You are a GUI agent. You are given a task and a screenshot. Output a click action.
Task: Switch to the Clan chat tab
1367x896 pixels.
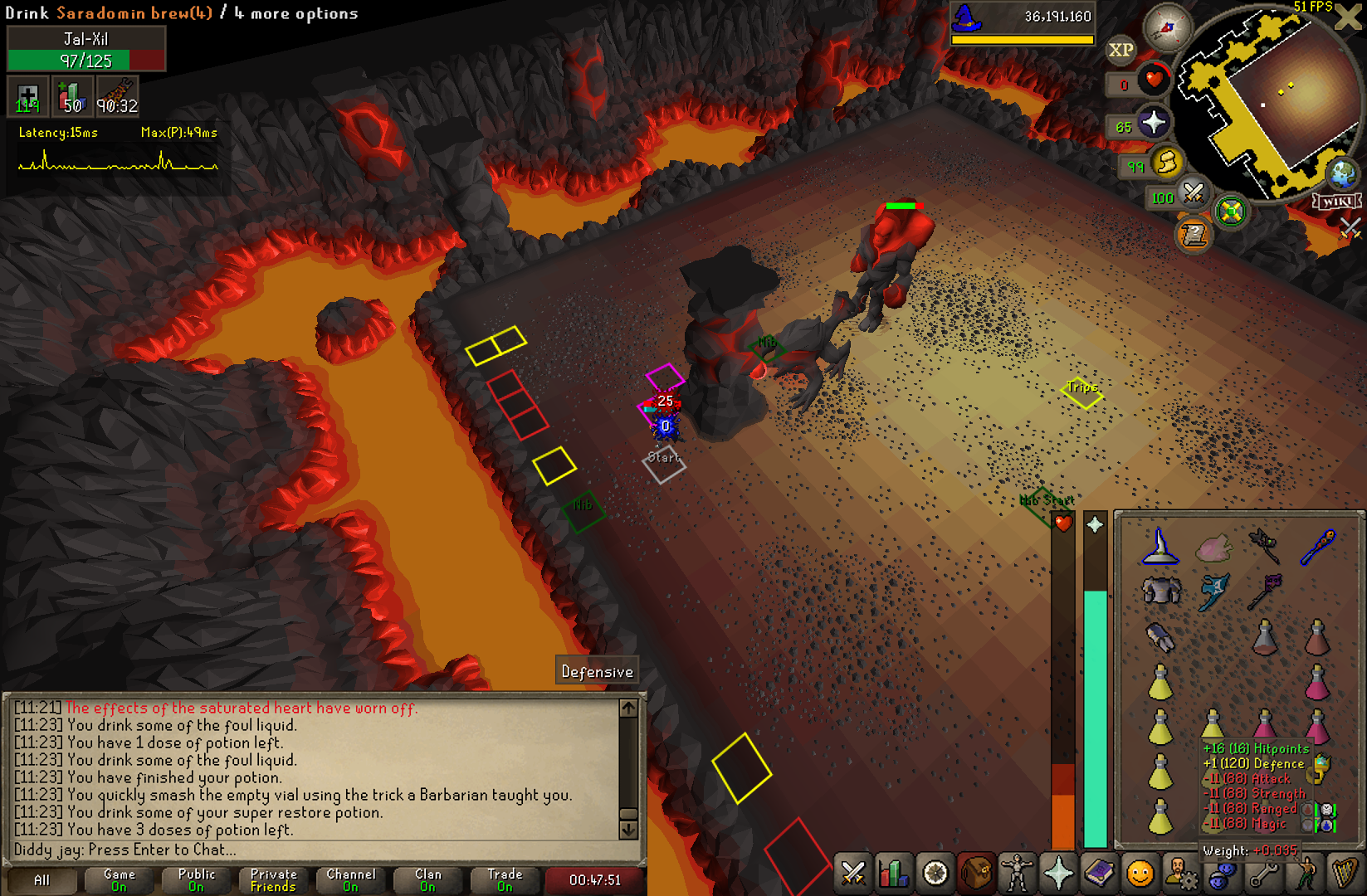point(428,880)
